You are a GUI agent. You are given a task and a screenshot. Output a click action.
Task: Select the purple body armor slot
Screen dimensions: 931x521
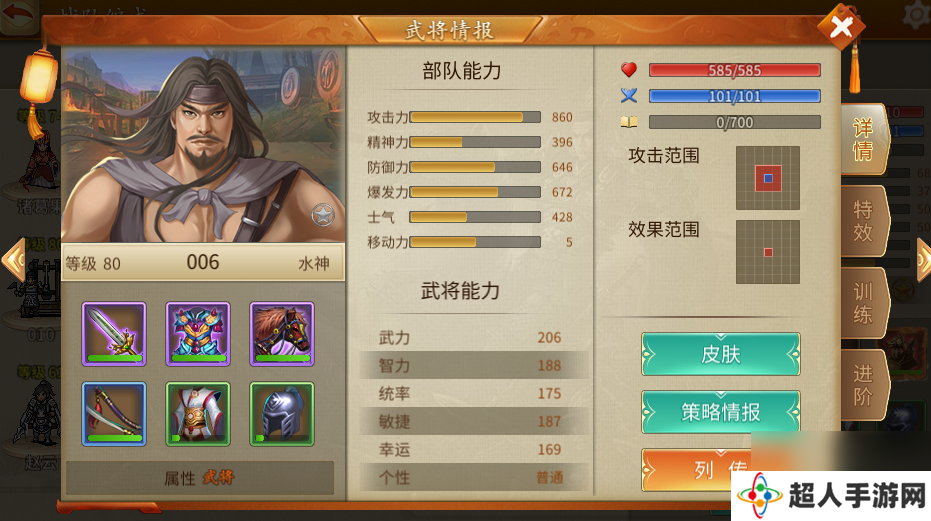coord(198,333)
